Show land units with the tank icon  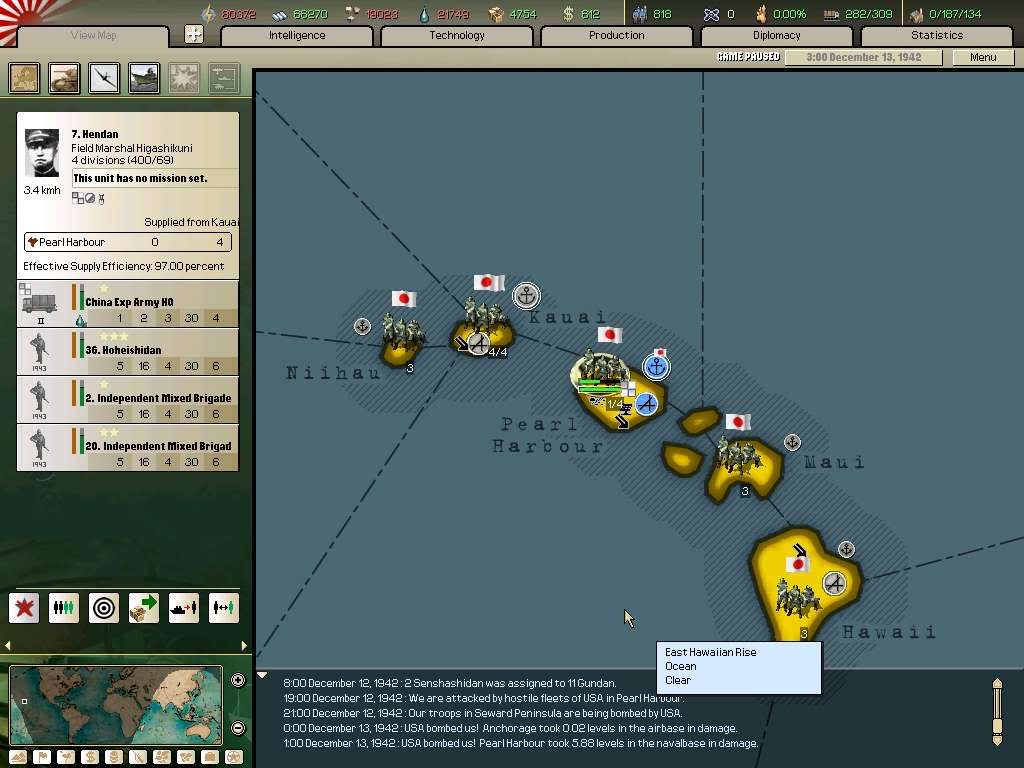click(x=65, y=78)
